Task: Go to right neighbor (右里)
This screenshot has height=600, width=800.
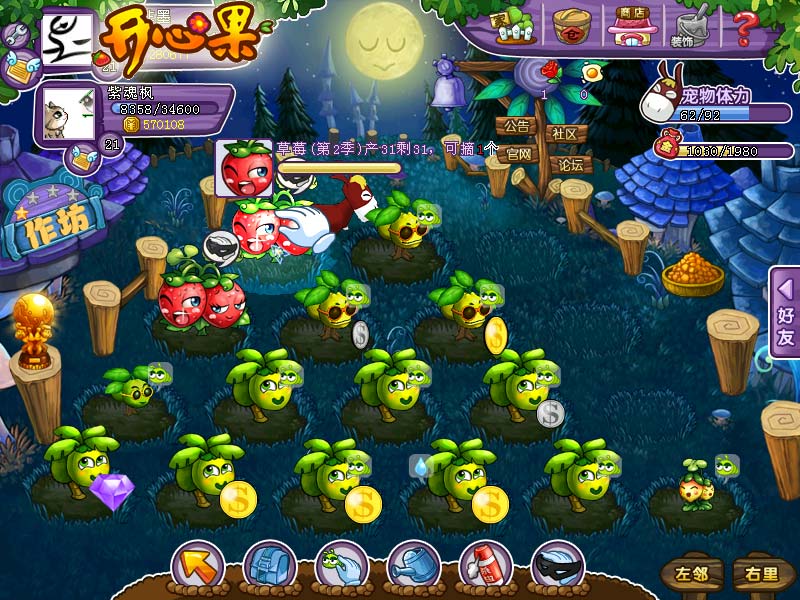Action: (x=759, y=575)
